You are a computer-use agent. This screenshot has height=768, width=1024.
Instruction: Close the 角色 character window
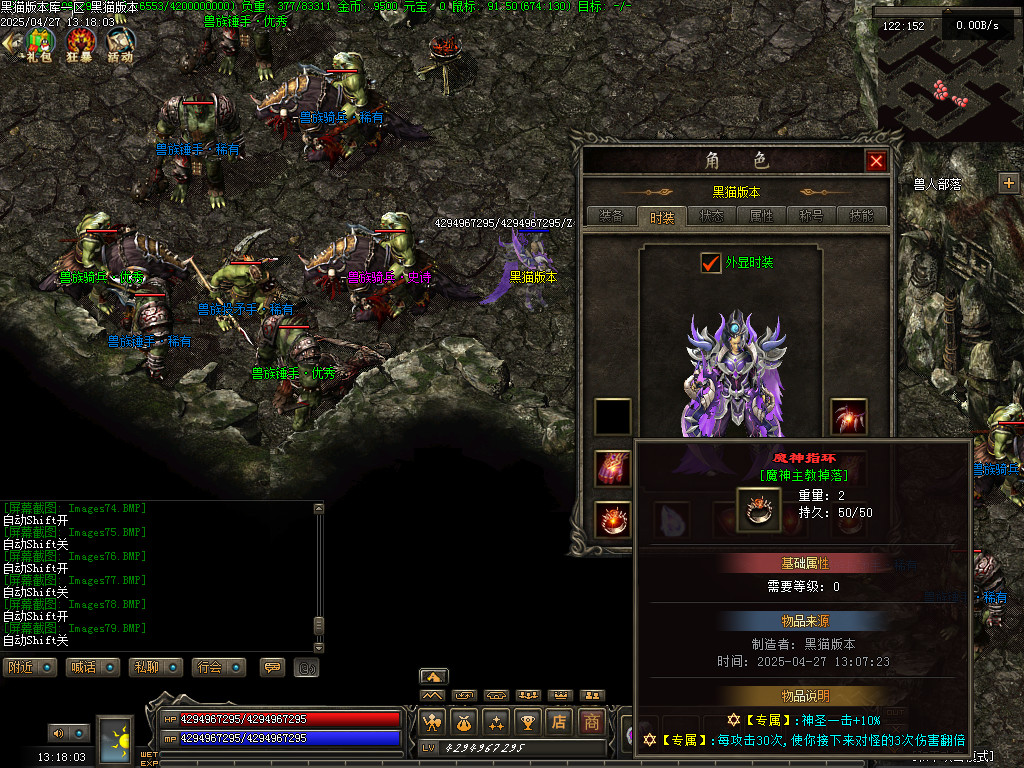[x=876, y=161]
